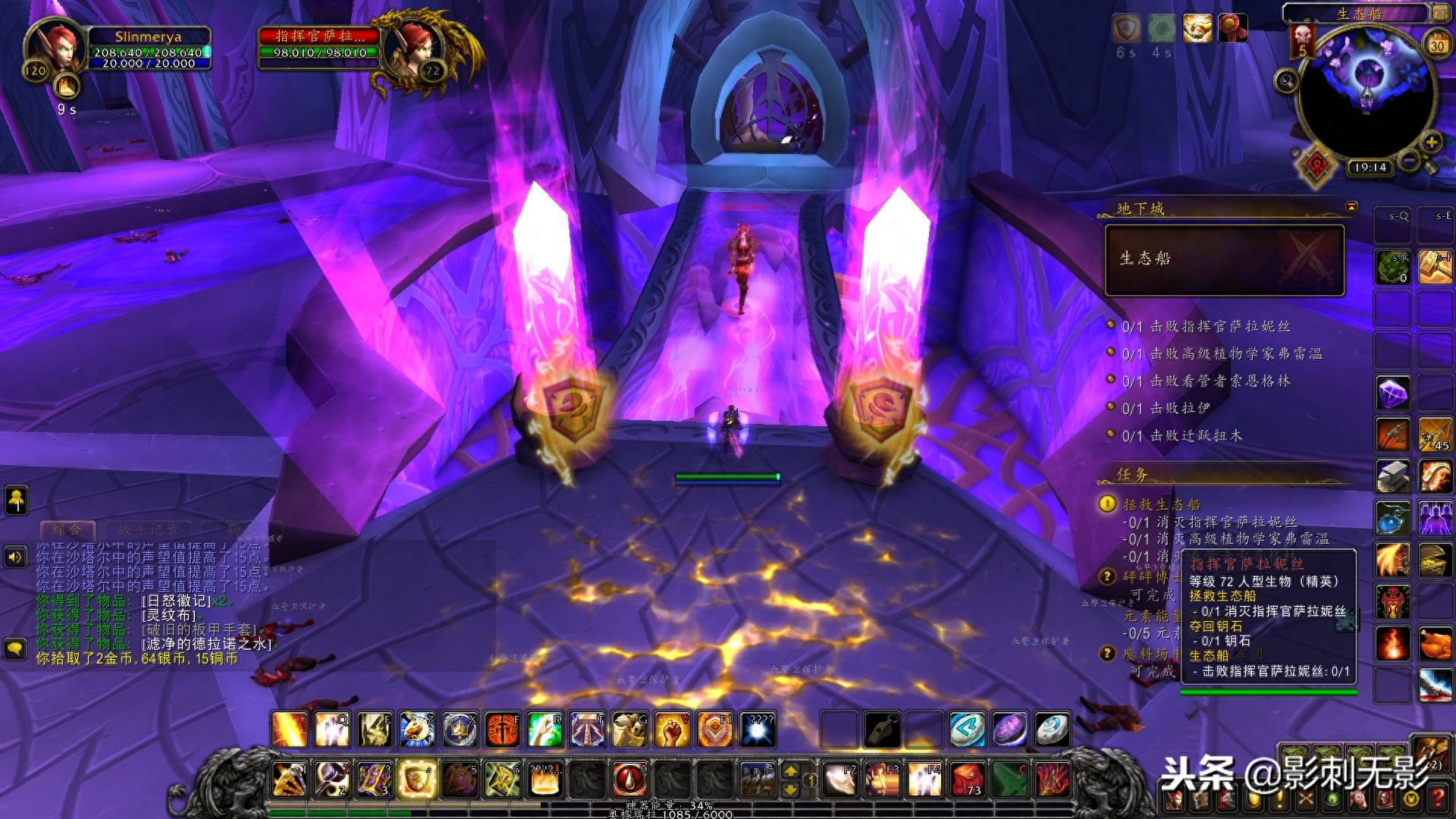The height and width of the screenshot is (819, 1456).
Task: Collapse the objective tracker panel
Action: pyautogui.click(x=1351, y=206)
